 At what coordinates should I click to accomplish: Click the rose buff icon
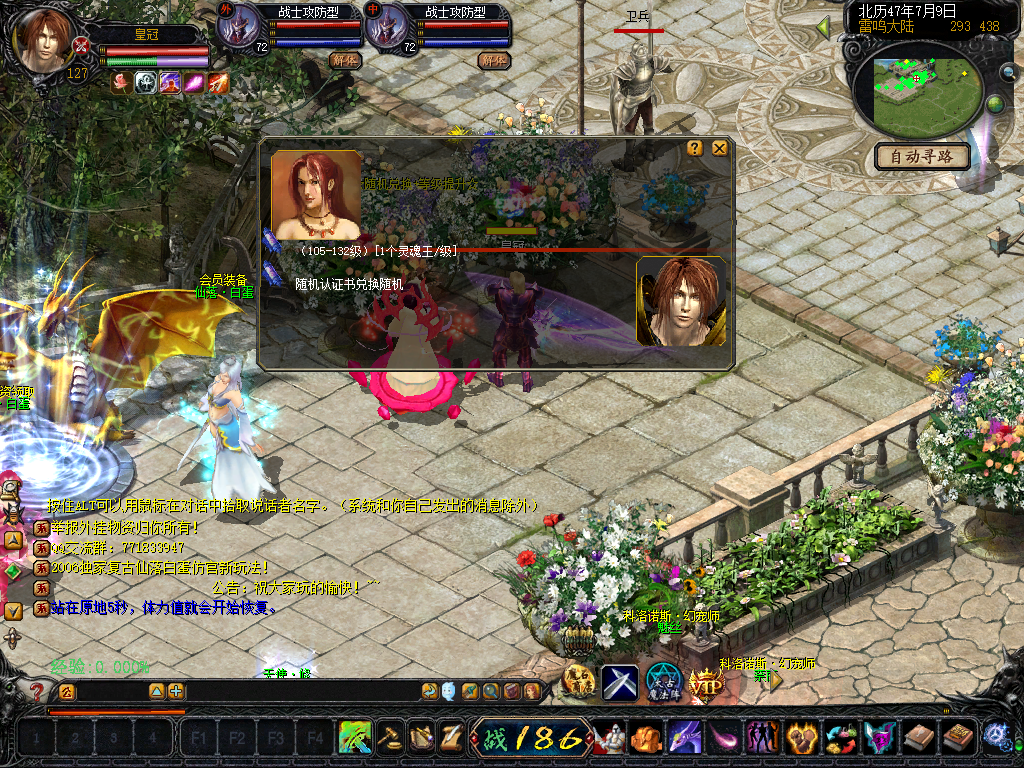pos(120,83)
